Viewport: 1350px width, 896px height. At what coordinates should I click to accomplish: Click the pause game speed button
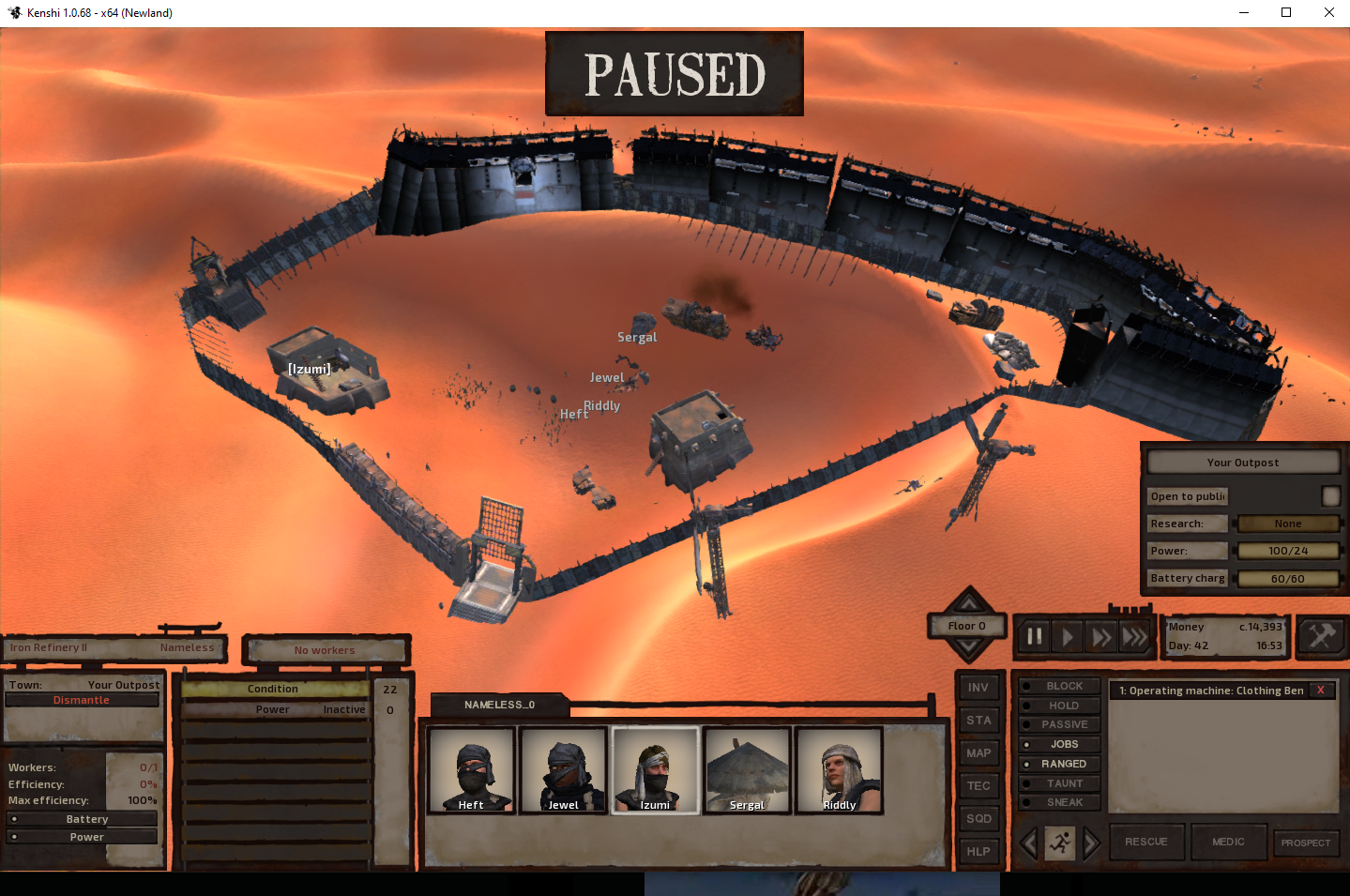pyautogui.click(x=1035, y=637)
